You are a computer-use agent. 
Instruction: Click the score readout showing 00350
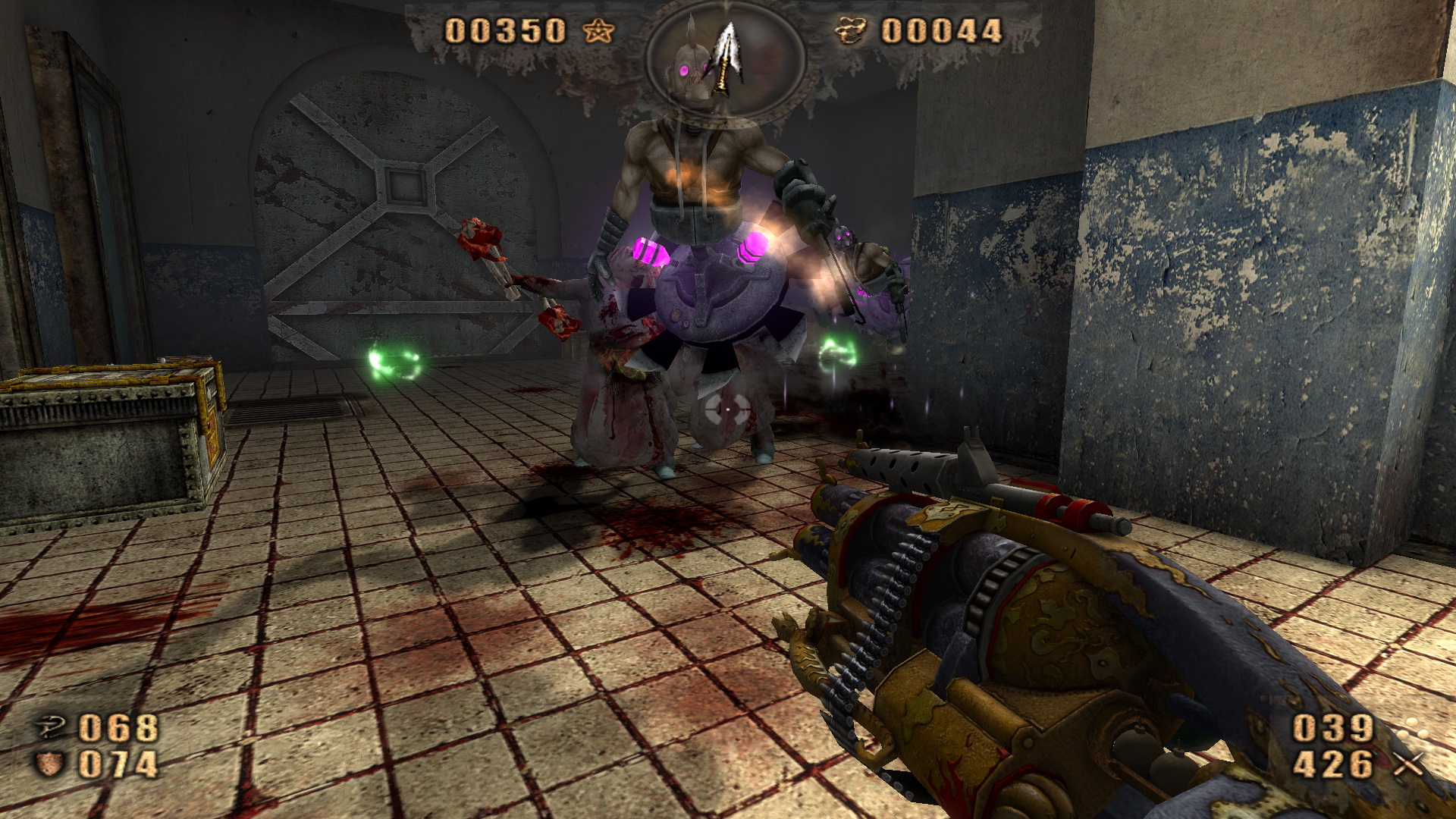coord(504,30)
